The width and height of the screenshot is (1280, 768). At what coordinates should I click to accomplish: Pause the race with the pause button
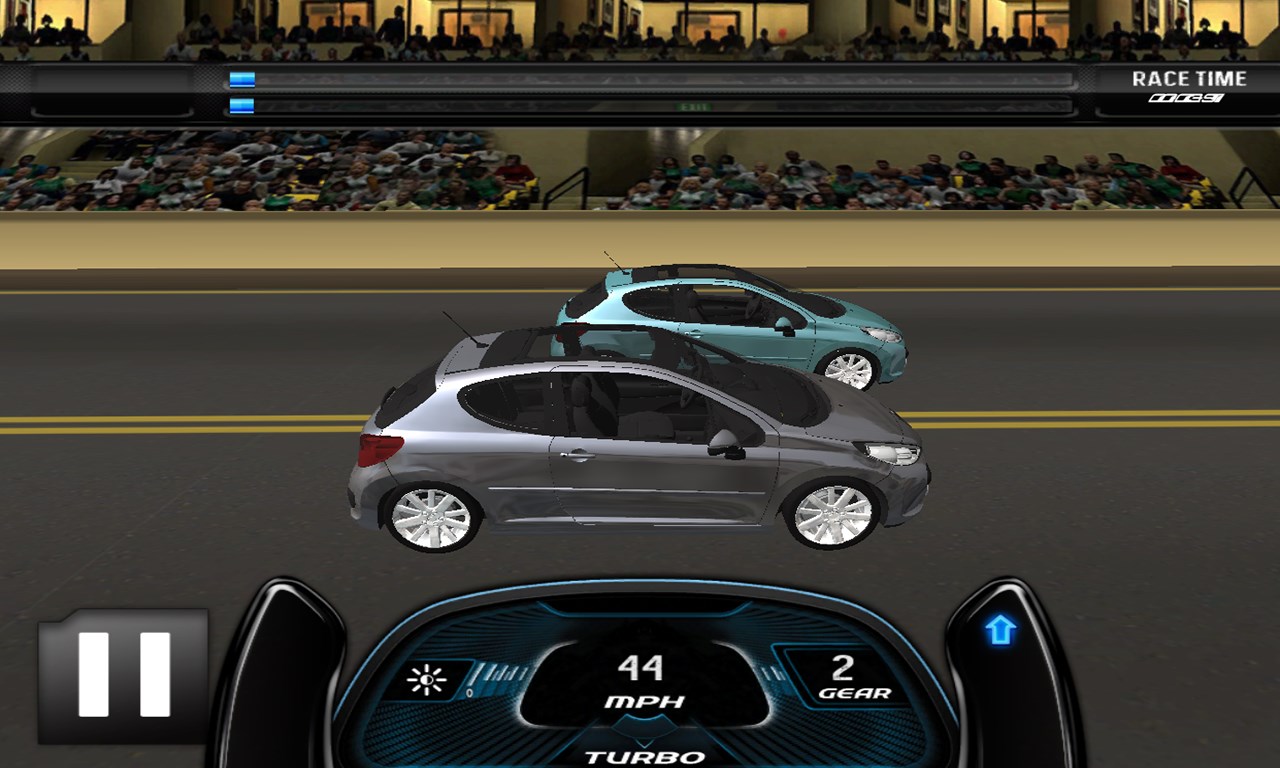click(124, 675)
